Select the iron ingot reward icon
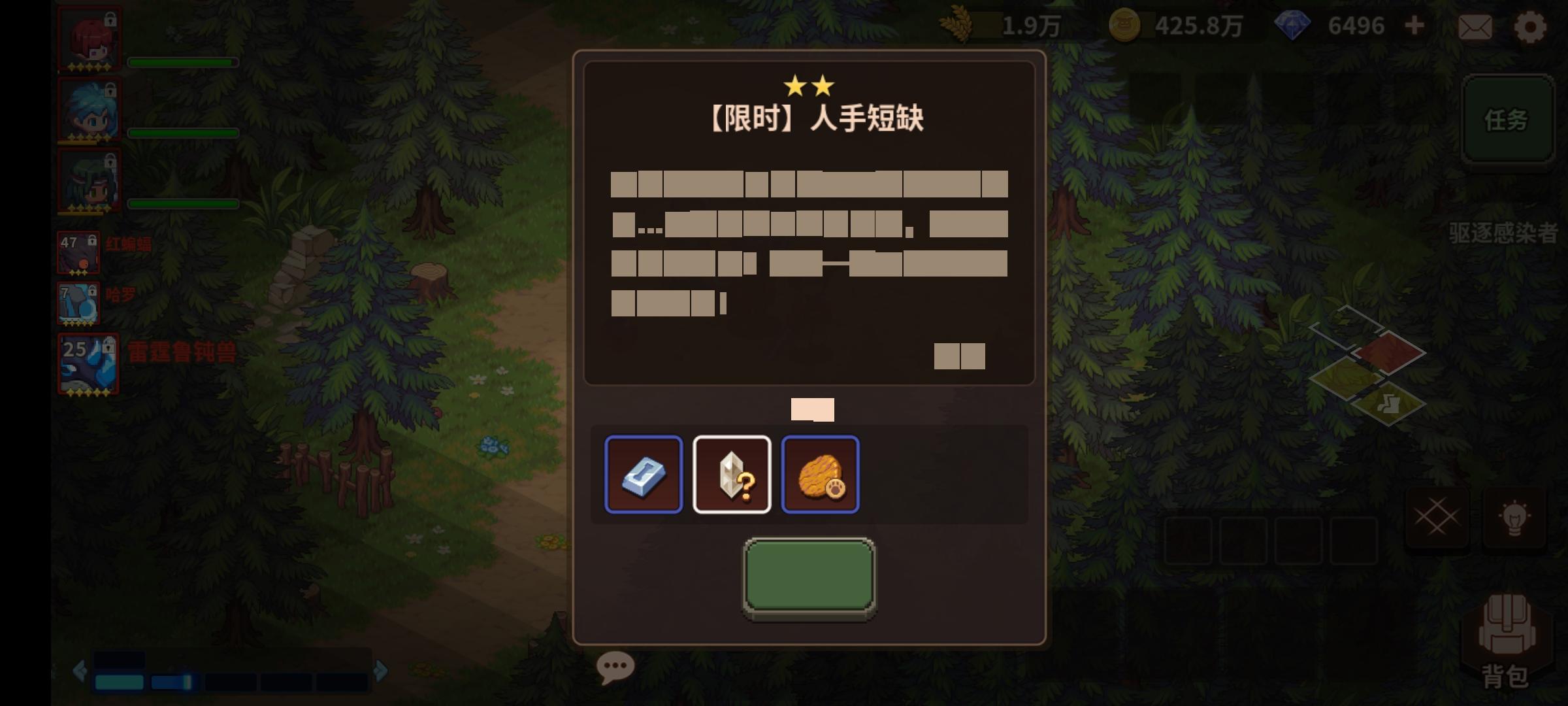1568x706 pixels. pyautogui.click(x=644, y=475)
